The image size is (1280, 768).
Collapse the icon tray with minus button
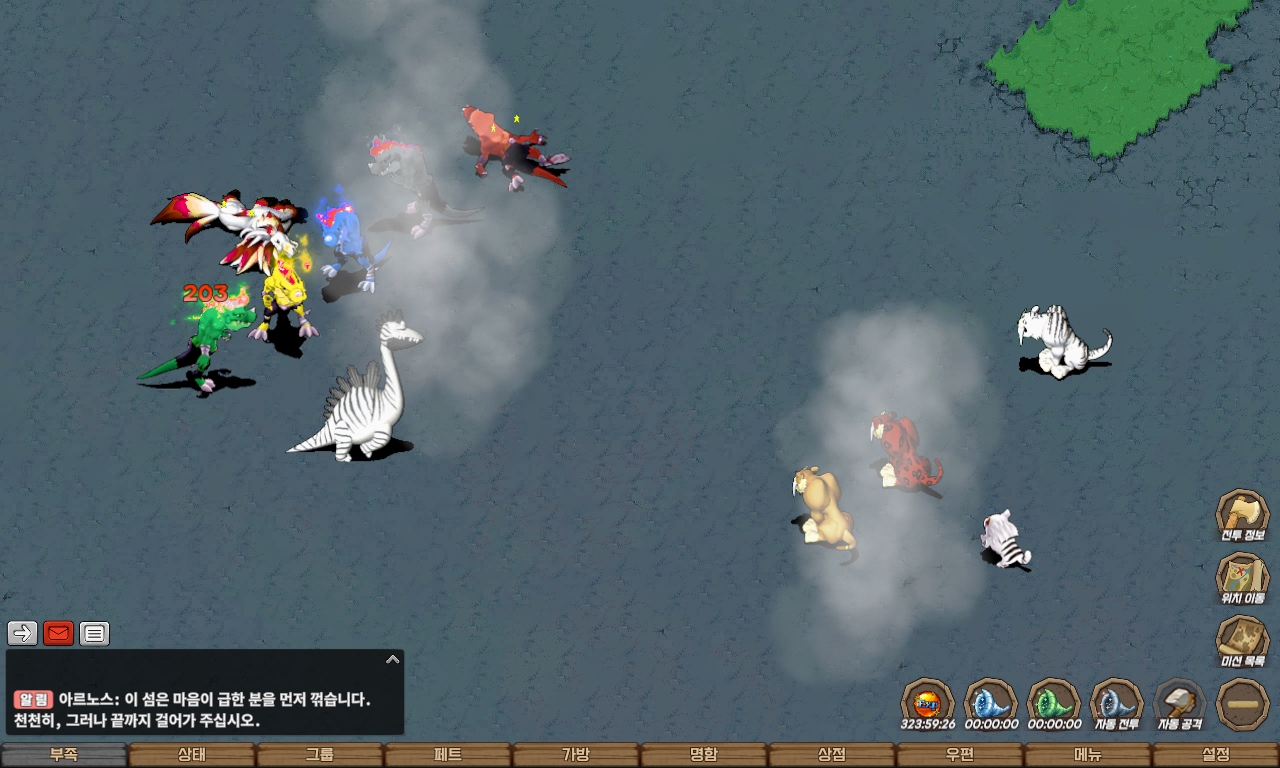(1243, 703)
